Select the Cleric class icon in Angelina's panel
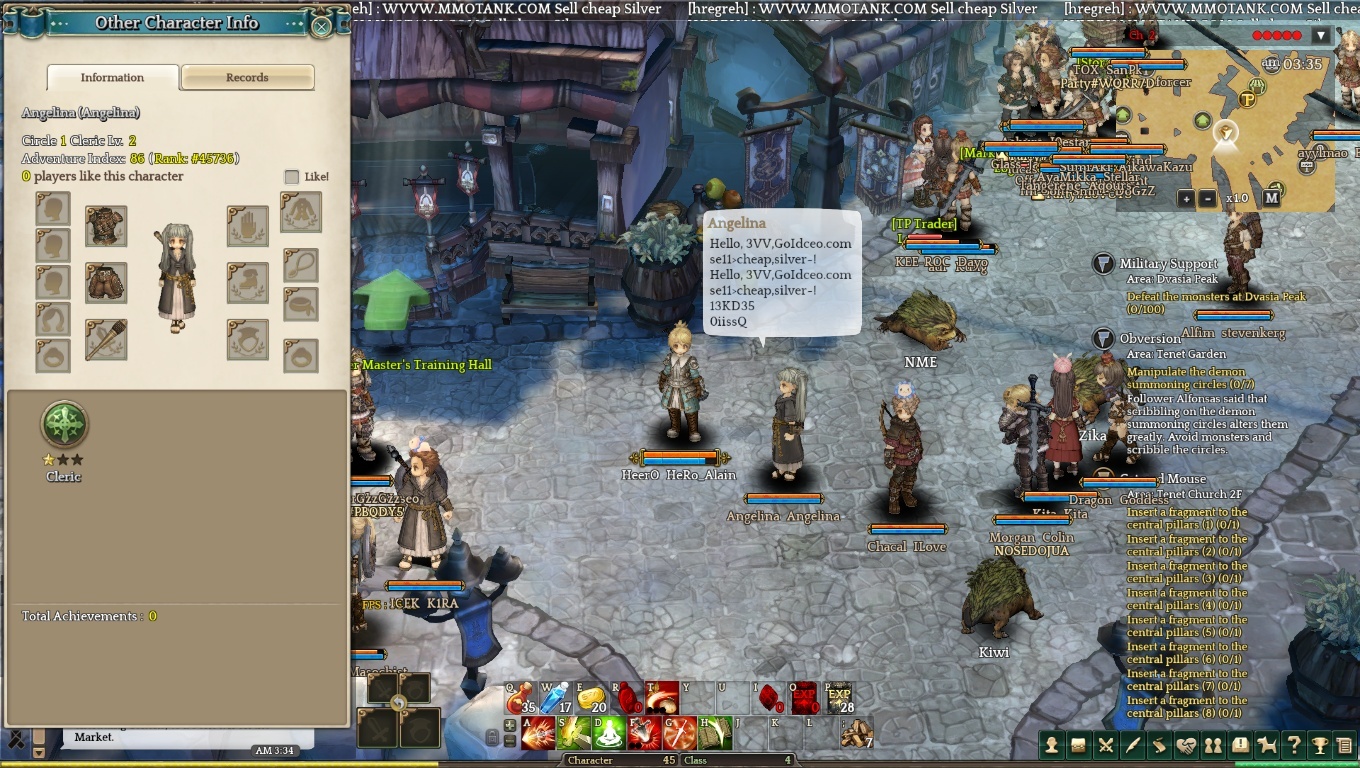Image resolution: width=1360 pixels, height=768 pixels. (x=63, y=424)
